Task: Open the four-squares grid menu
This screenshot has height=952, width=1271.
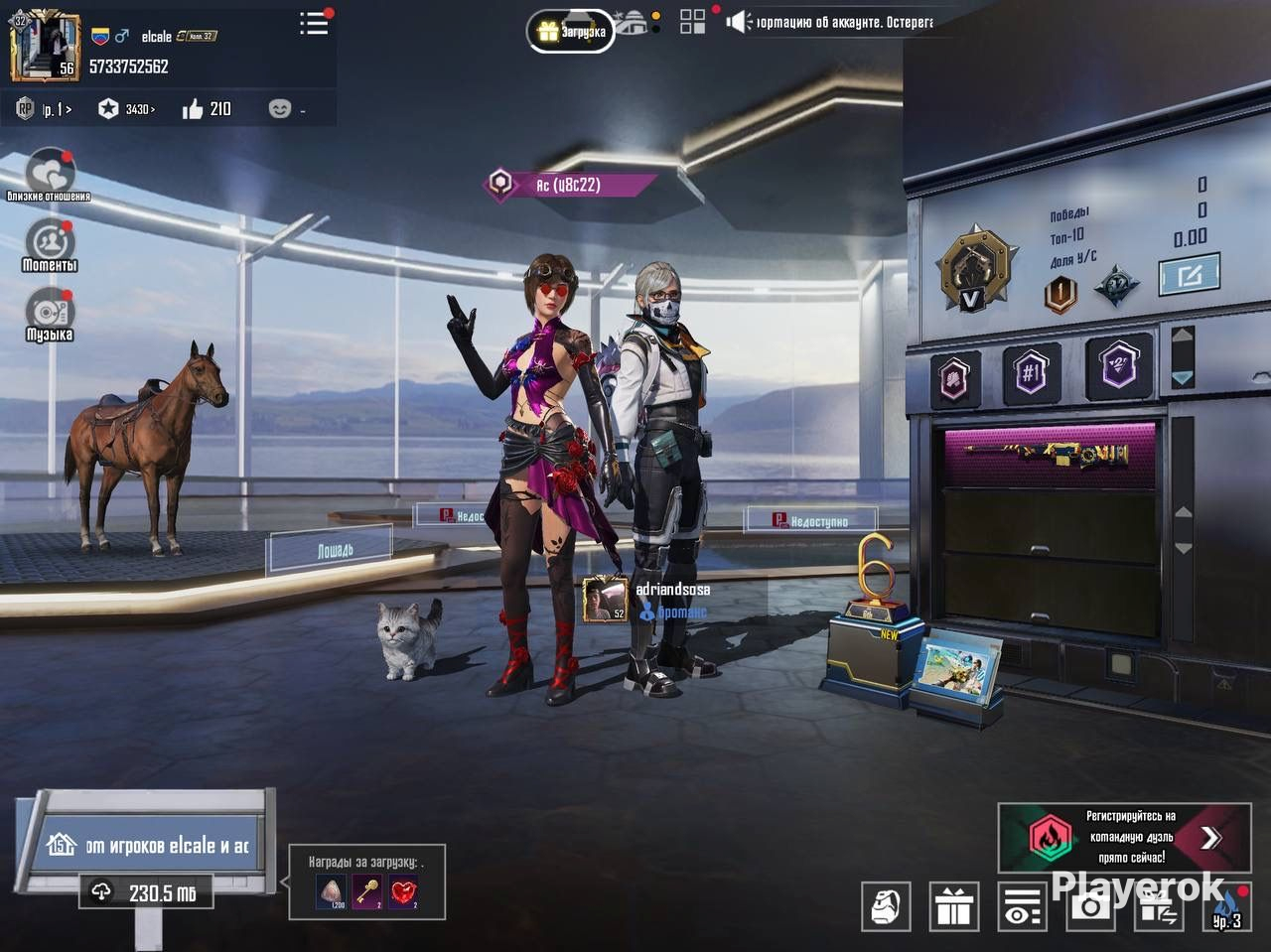Action: click(x=692, y=22)
